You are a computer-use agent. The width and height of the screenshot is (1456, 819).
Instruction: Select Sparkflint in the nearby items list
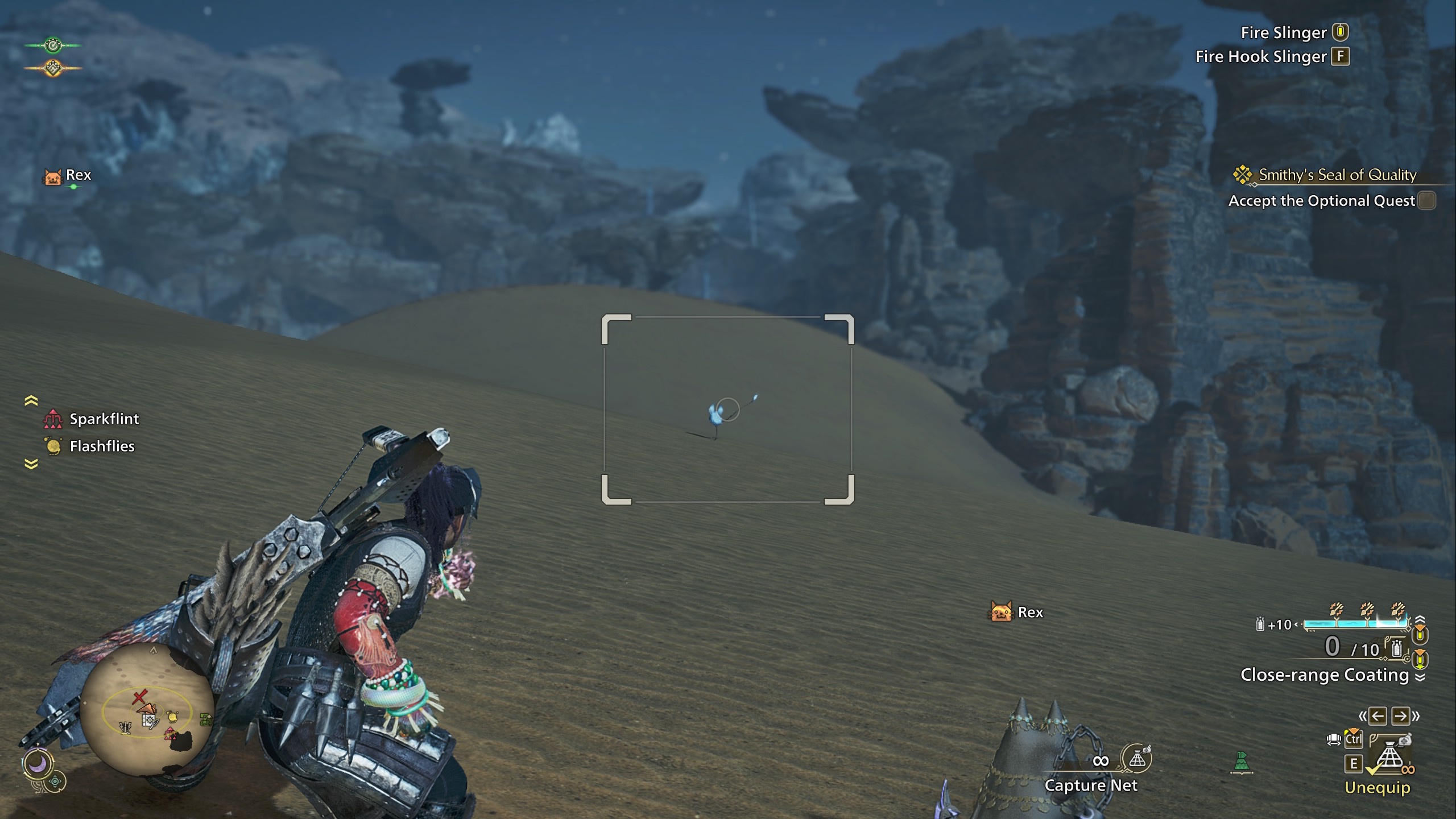(x=104, y=419)
